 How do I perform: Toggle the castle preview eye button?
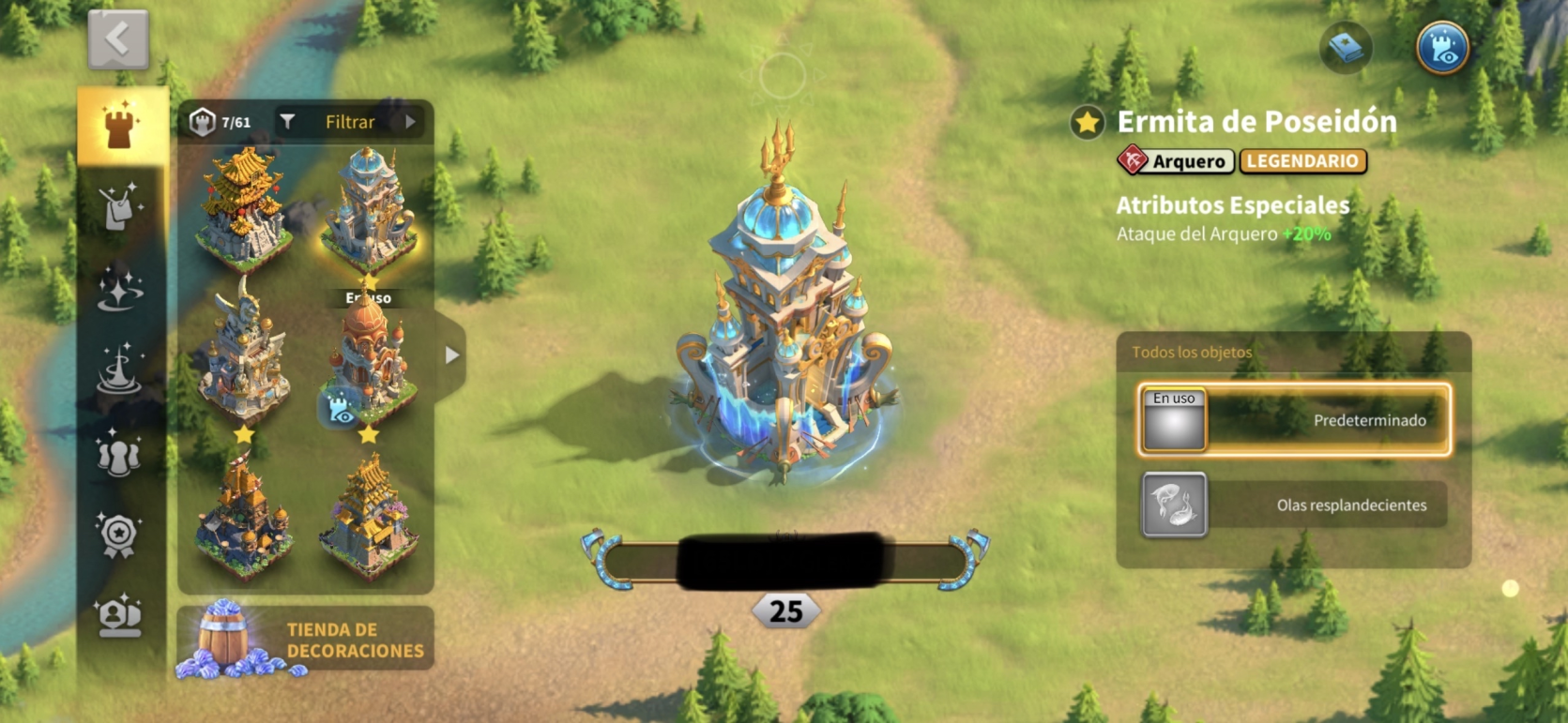point(1442,48)
